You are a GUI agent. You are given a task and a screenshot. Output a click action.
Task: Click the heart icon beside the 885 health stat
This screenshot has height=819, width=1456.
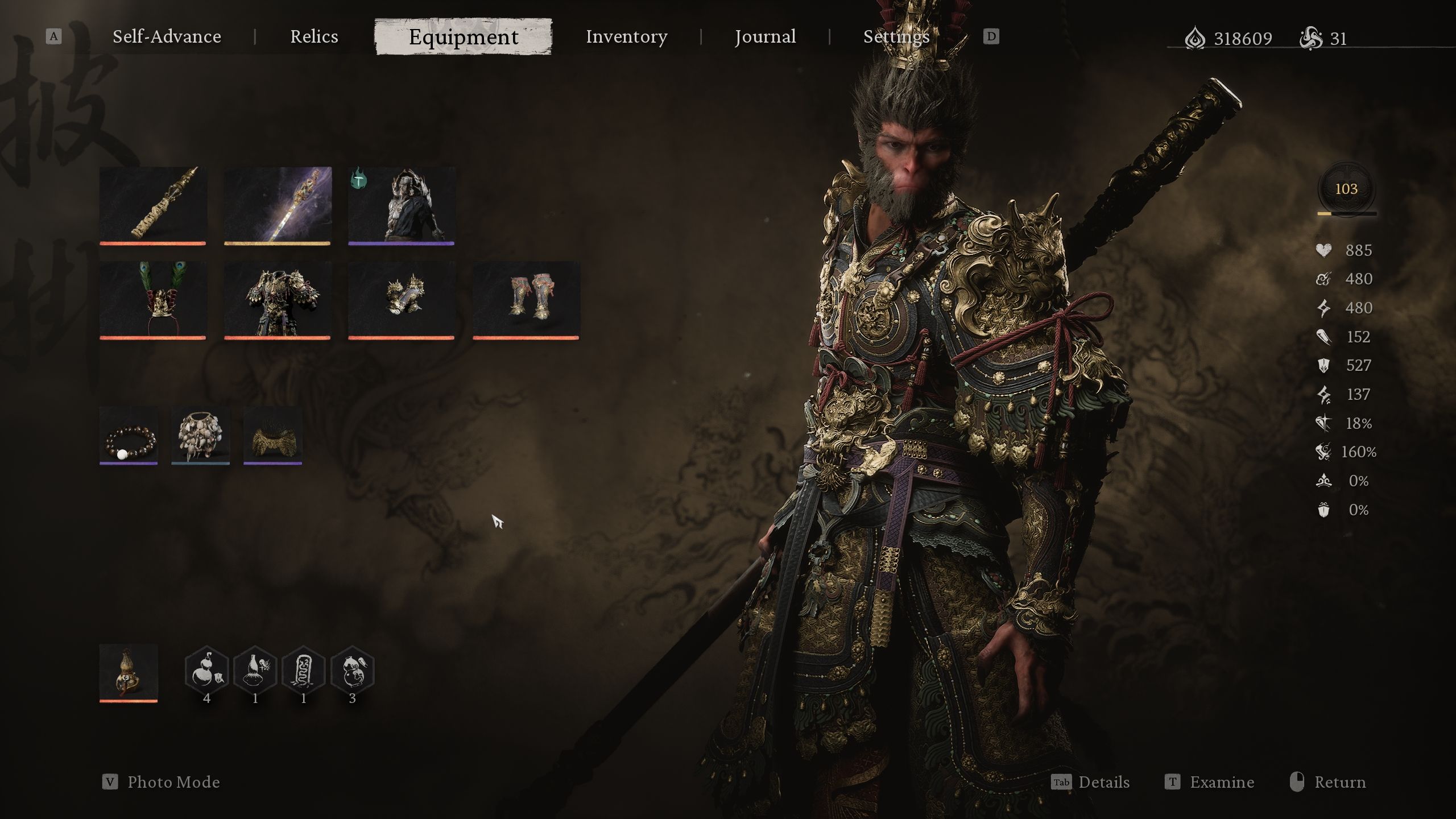click(x=1323, y=250)
